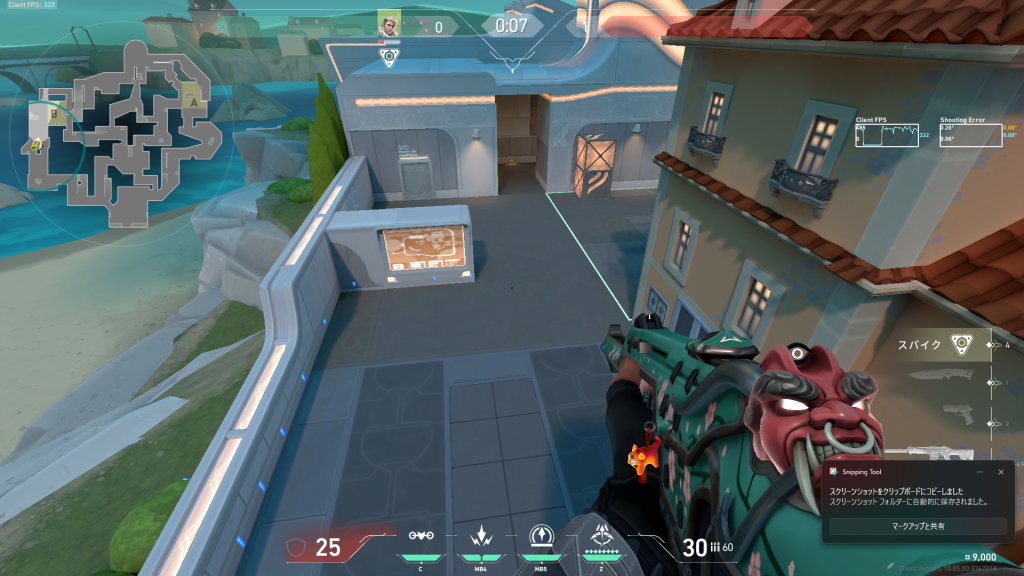Close the Snipping Tool notification
Viewport: 1024px width, 576px height.
click(x=1000, y=471)
